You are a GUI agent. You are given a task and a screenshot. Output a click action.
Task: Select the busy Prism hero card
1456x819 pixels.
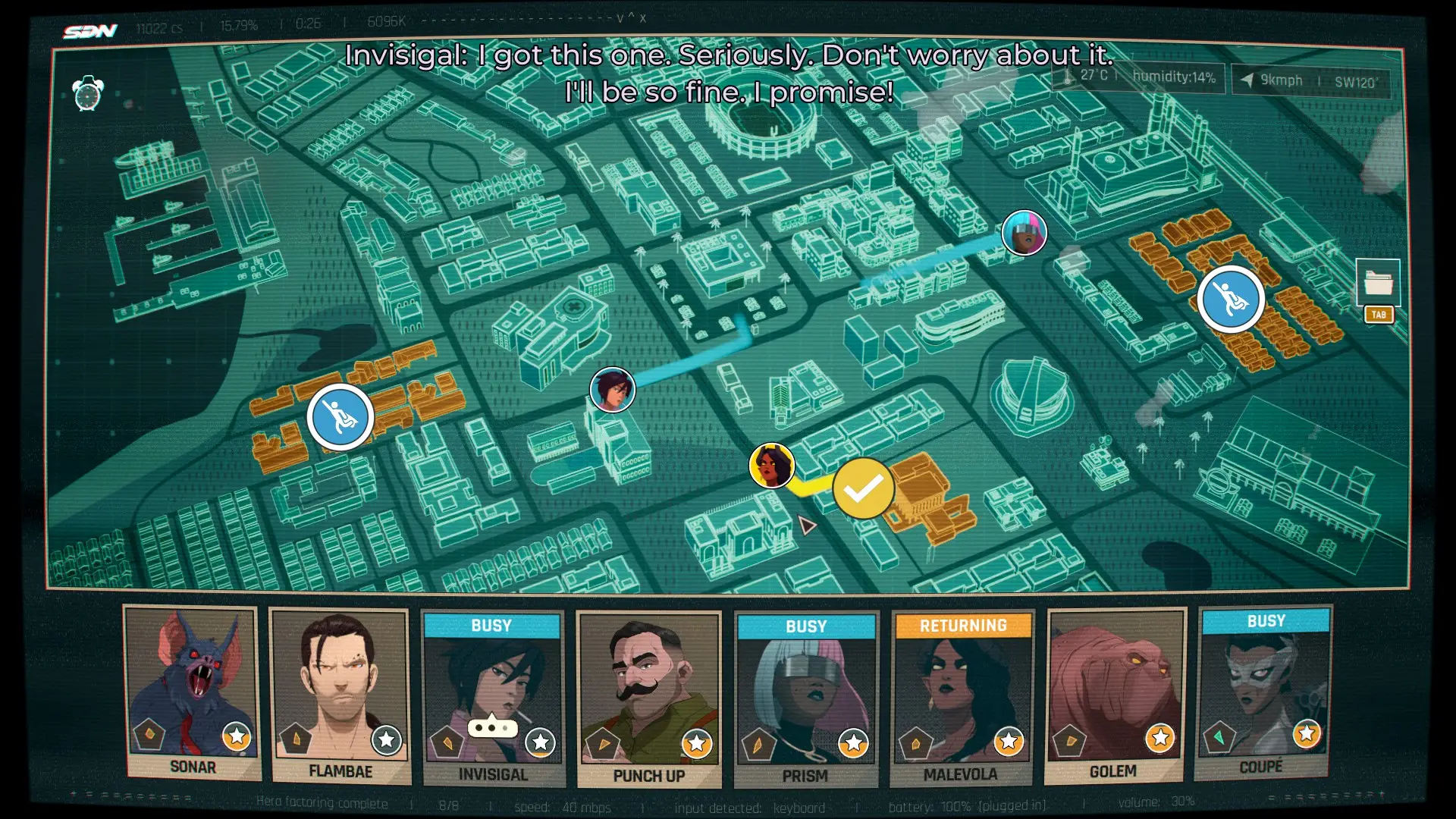[x=805, y=698]
